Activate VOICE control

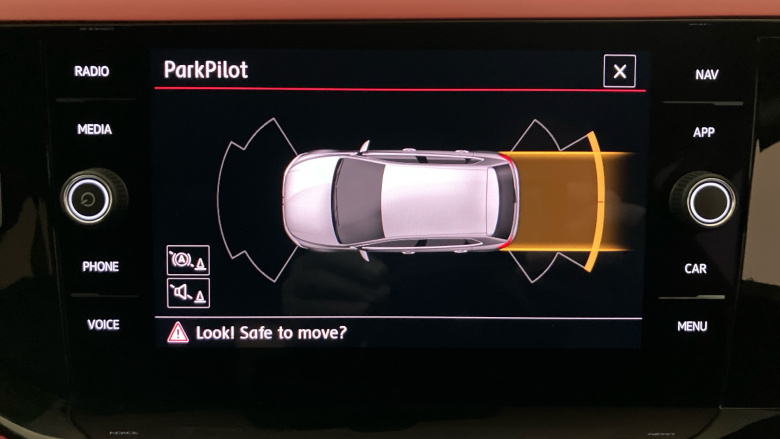(102, 325)
